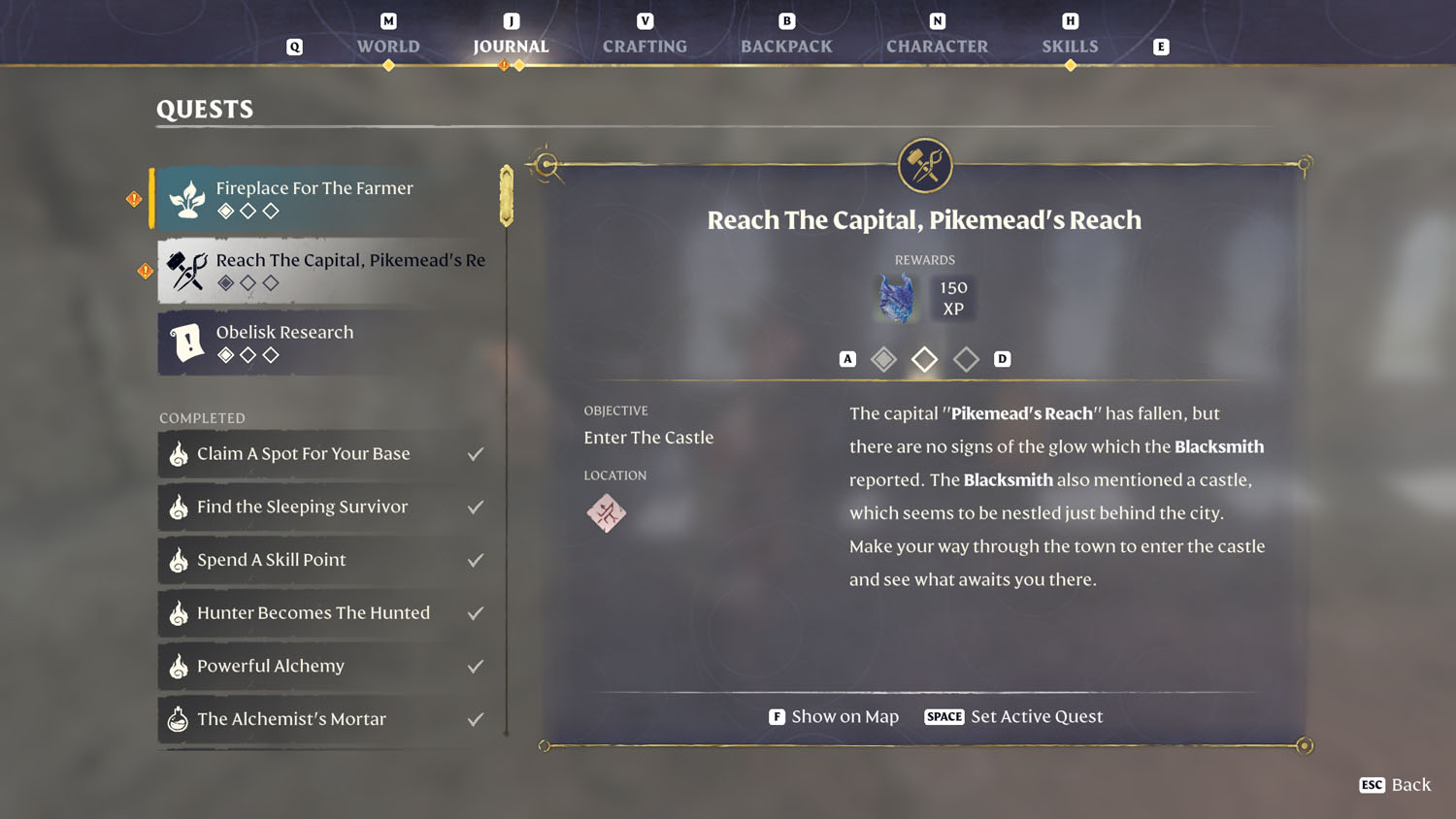Select the filled first diamond stage marker
The width and height of the screenshot is (1456, 819).
pyautogui.click(x=883, y=359)
